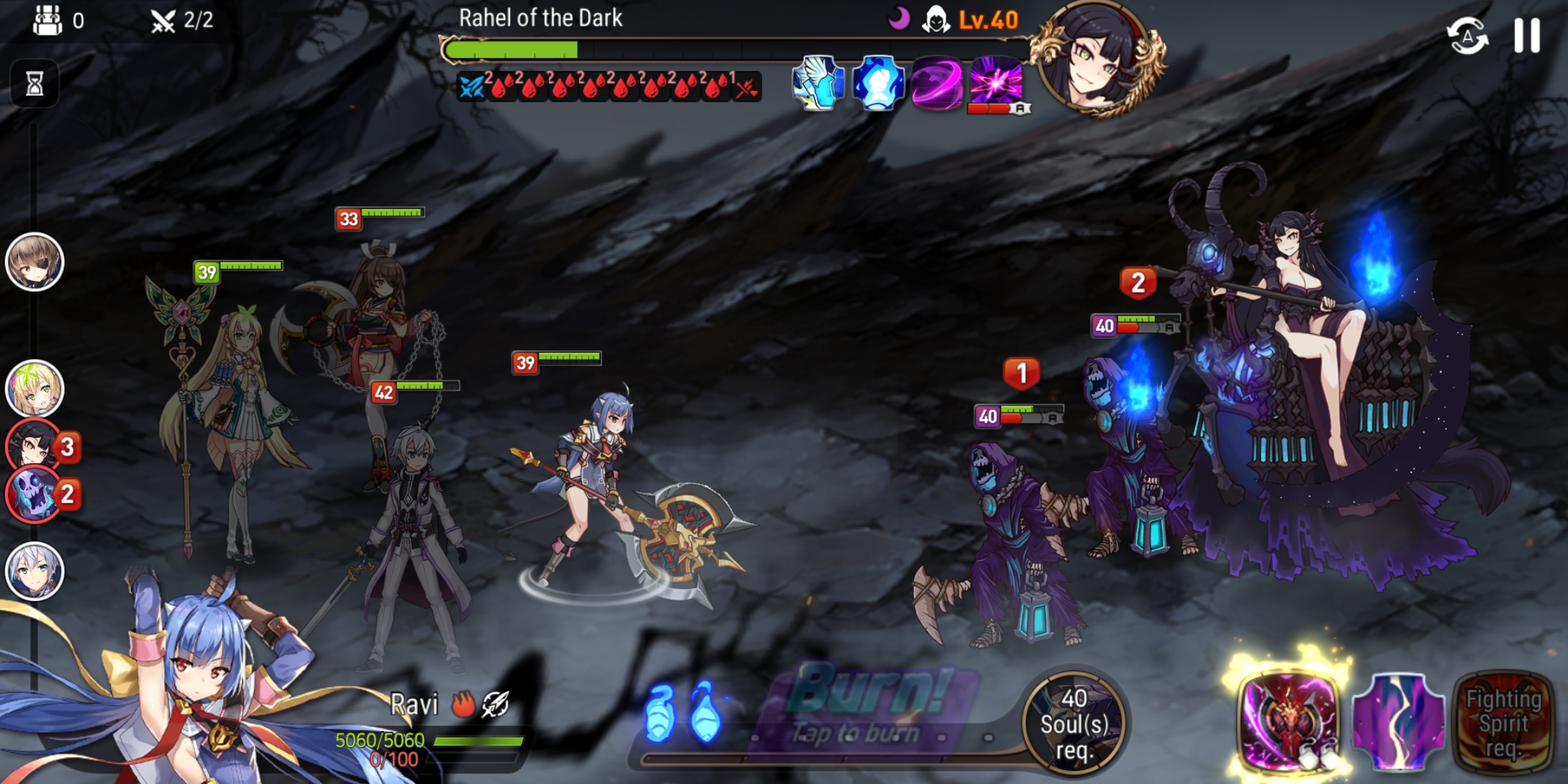Viewport: 1568px width, 784px height.
Task: Inspect the boss bleed debuff row
Action: (x=608, y=87)
